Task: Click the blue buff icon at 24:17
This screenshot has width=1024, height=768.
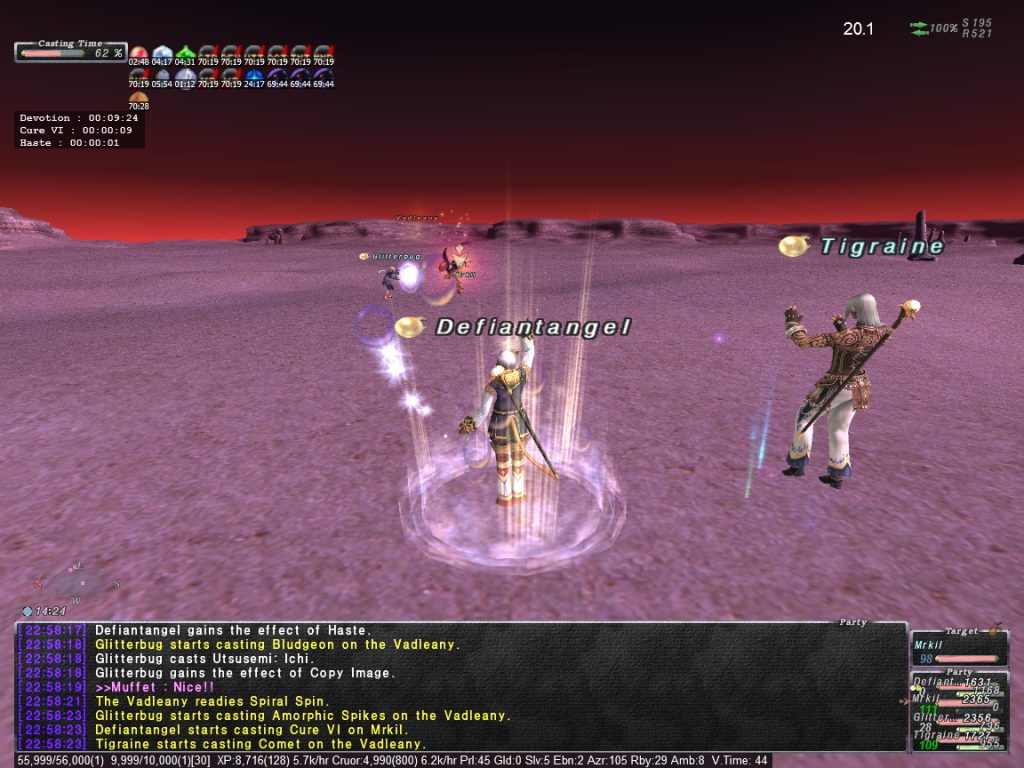Action: 254,75
